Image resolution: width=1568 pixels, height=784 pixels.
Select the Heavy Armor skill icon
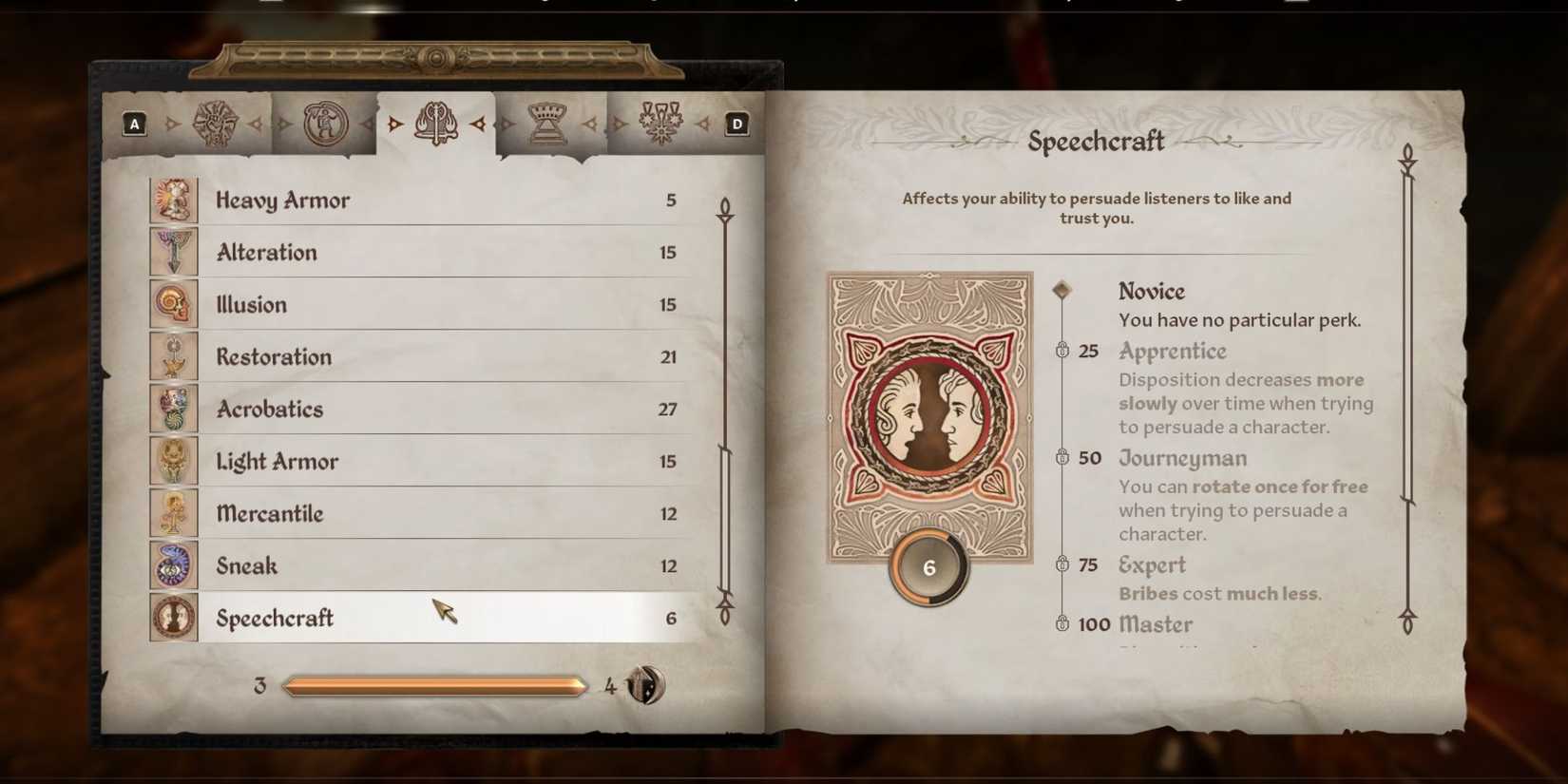click(174, 200)
